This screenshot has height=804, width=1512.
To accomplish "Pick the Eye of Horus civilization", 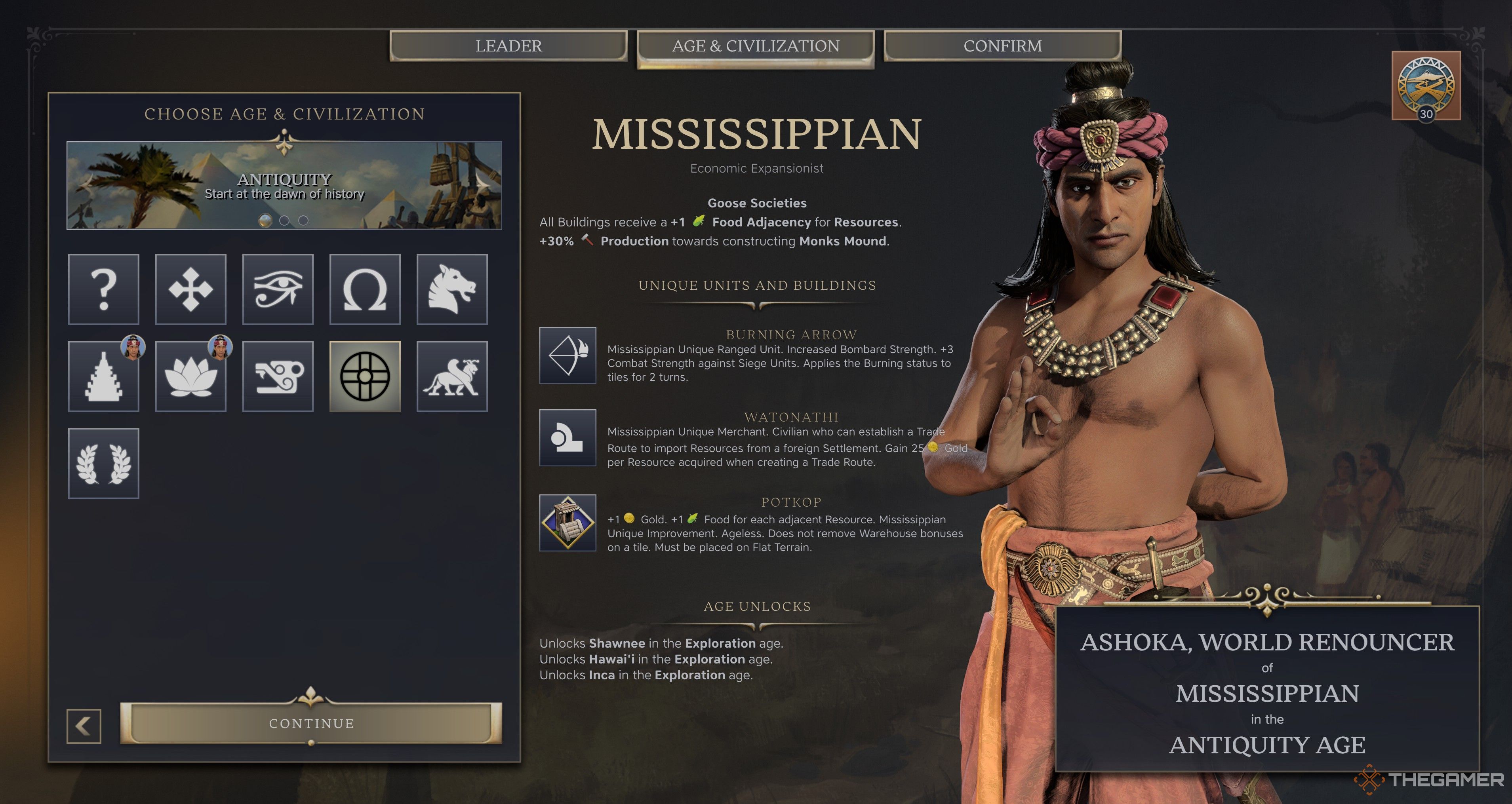I will tap(278, 289).
